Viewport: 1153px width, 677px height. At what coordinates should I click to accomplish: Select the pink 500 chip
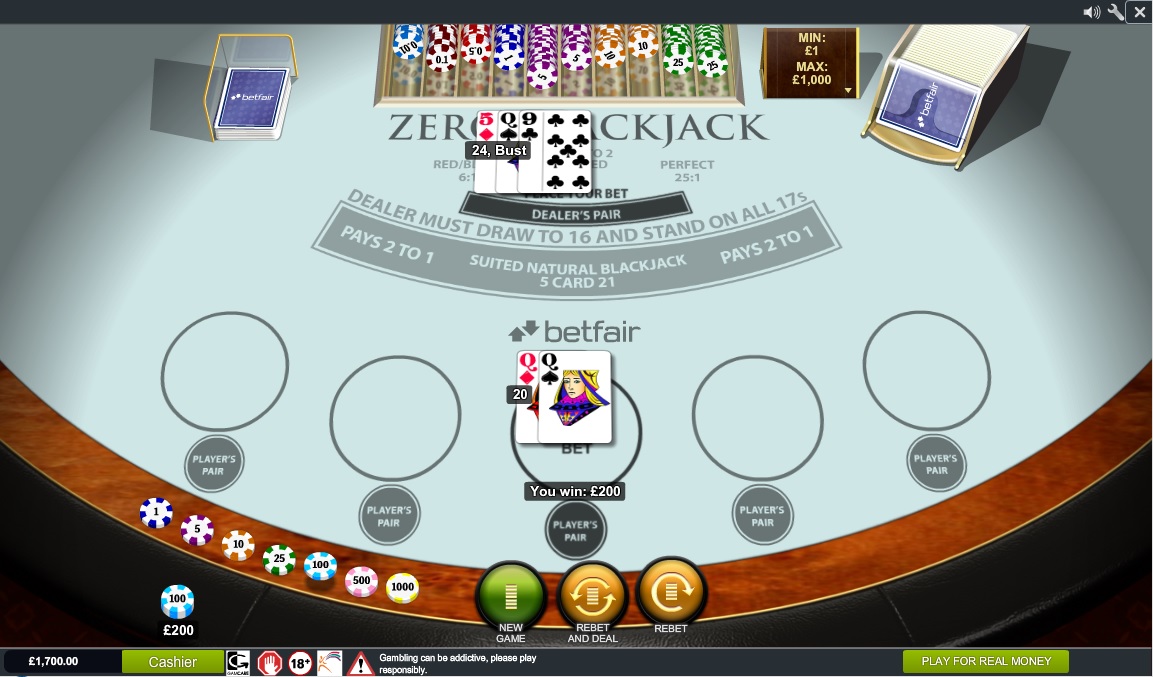[x=361, y=581]
